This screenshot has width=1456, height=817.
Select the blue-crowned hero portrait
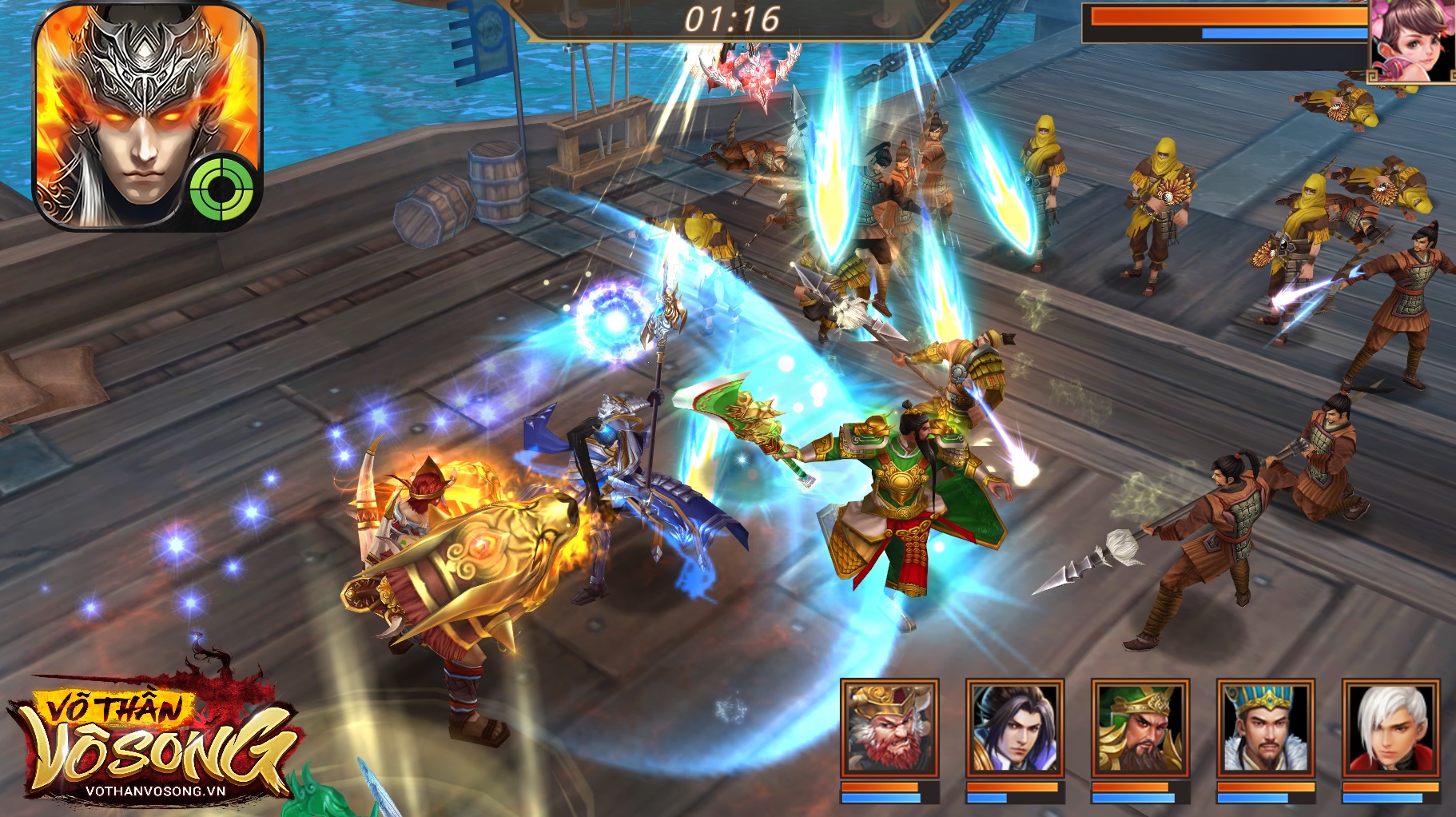coord(1265,728)
